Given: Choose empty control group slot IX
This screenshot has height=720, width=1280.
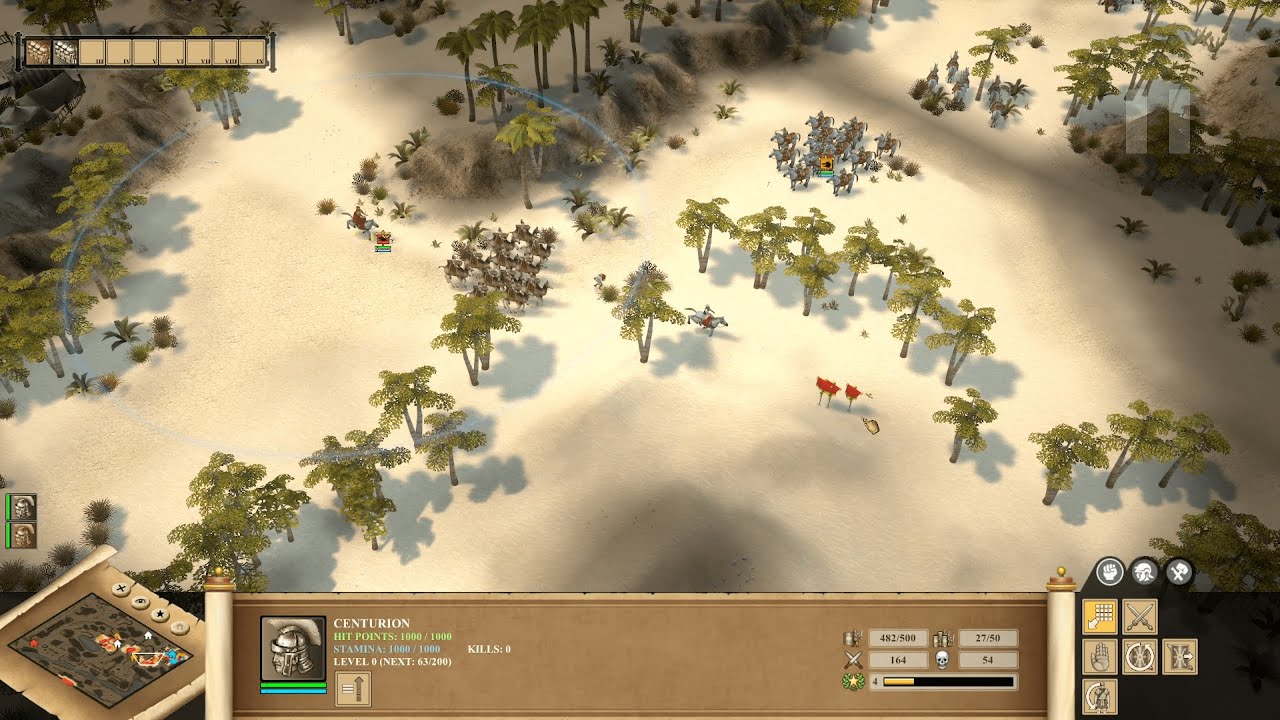Looking at the screenshot, I should (253, 52).
